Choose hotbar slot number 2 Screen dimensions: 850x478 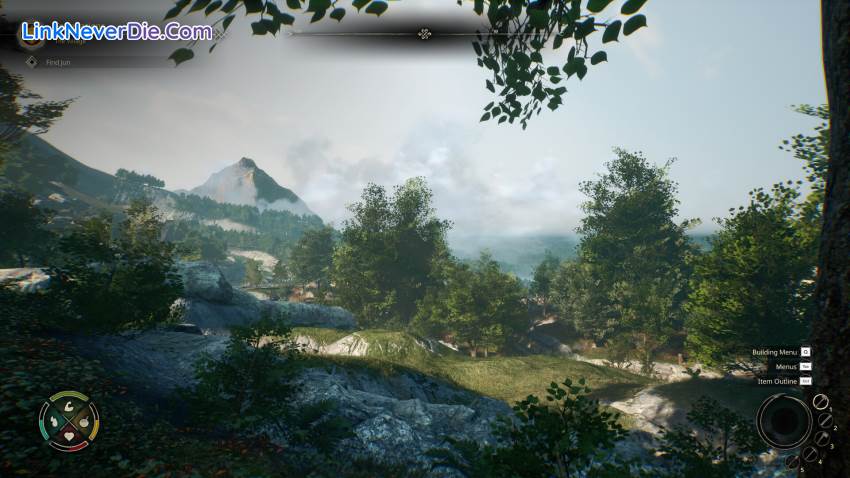point(826,420)
